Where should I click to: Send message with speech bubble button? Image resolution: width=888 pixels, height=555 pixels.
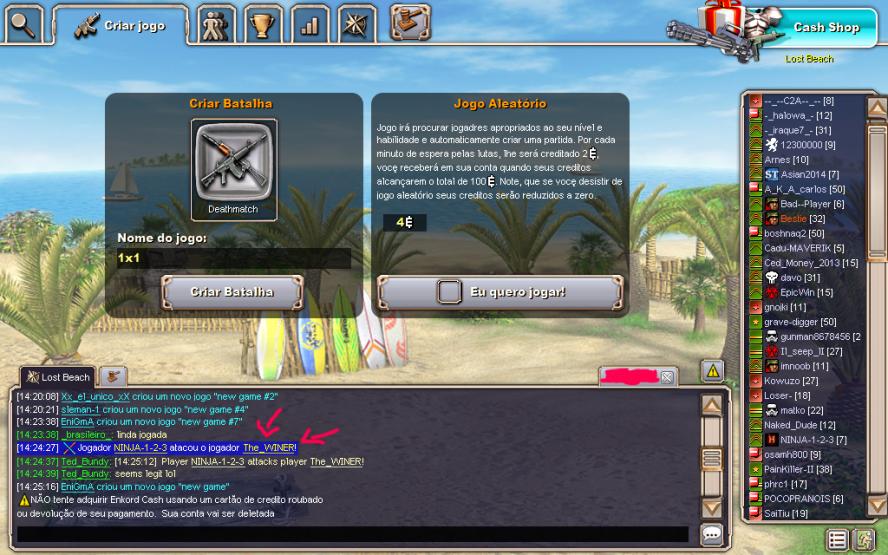pyautogui.click(x=711, y=534)
